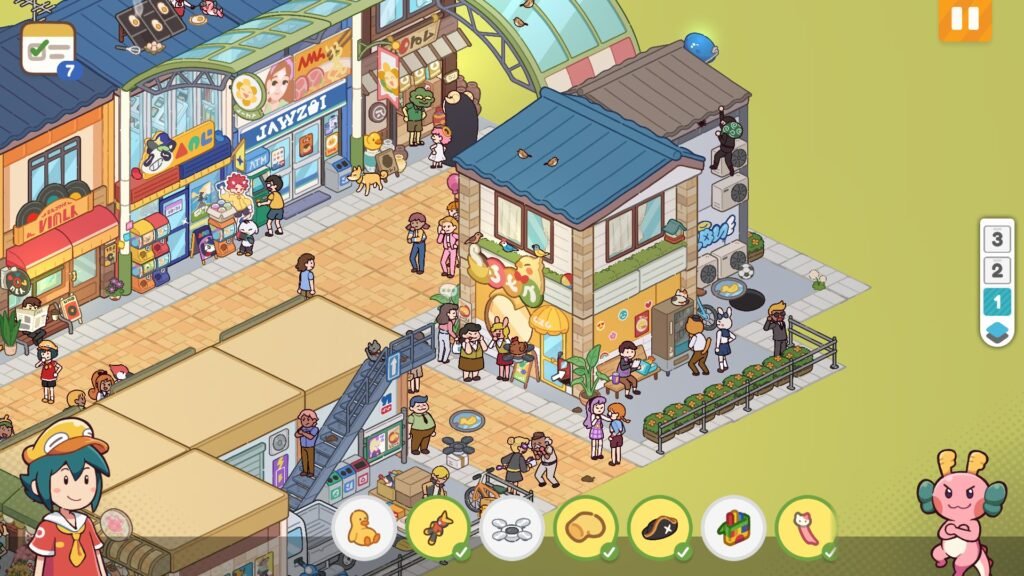Select the rubber duck target item
1024x576 pixels.
(364, 528)
